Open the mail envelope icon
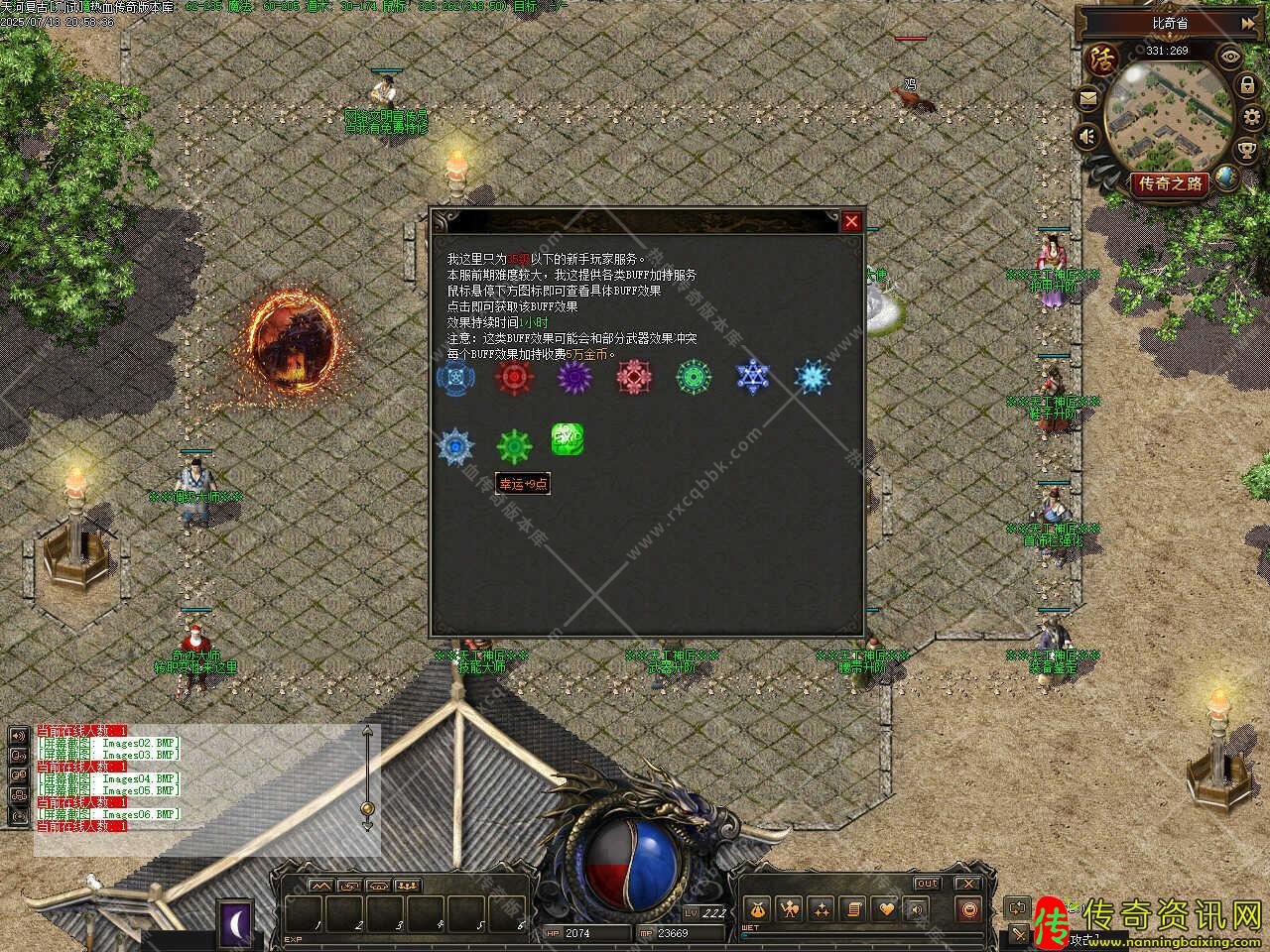 tap(1088, 98)
